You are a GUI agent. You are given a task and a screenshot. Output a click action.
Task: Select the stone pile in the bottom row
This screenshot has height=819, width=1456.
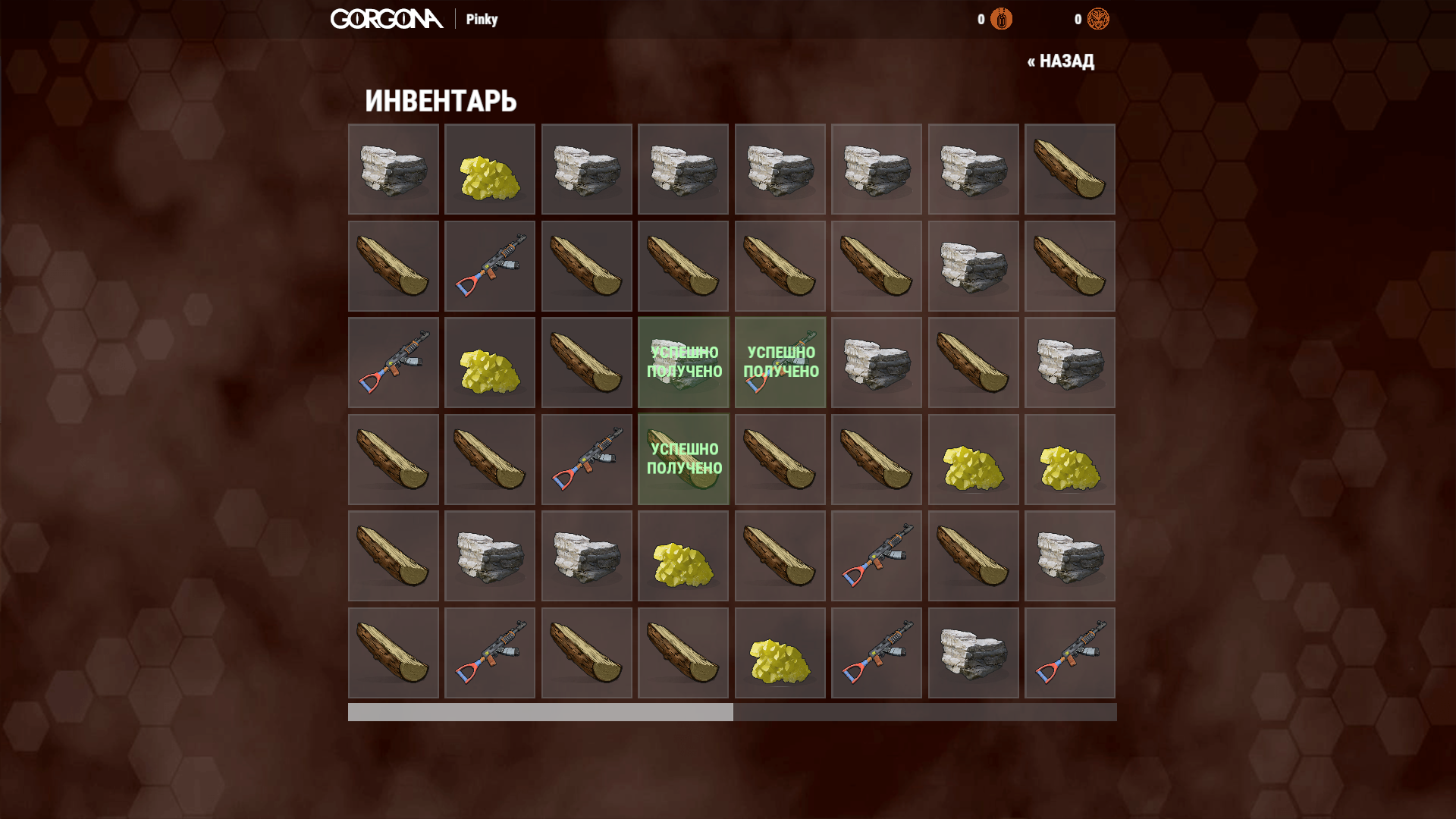973,653
